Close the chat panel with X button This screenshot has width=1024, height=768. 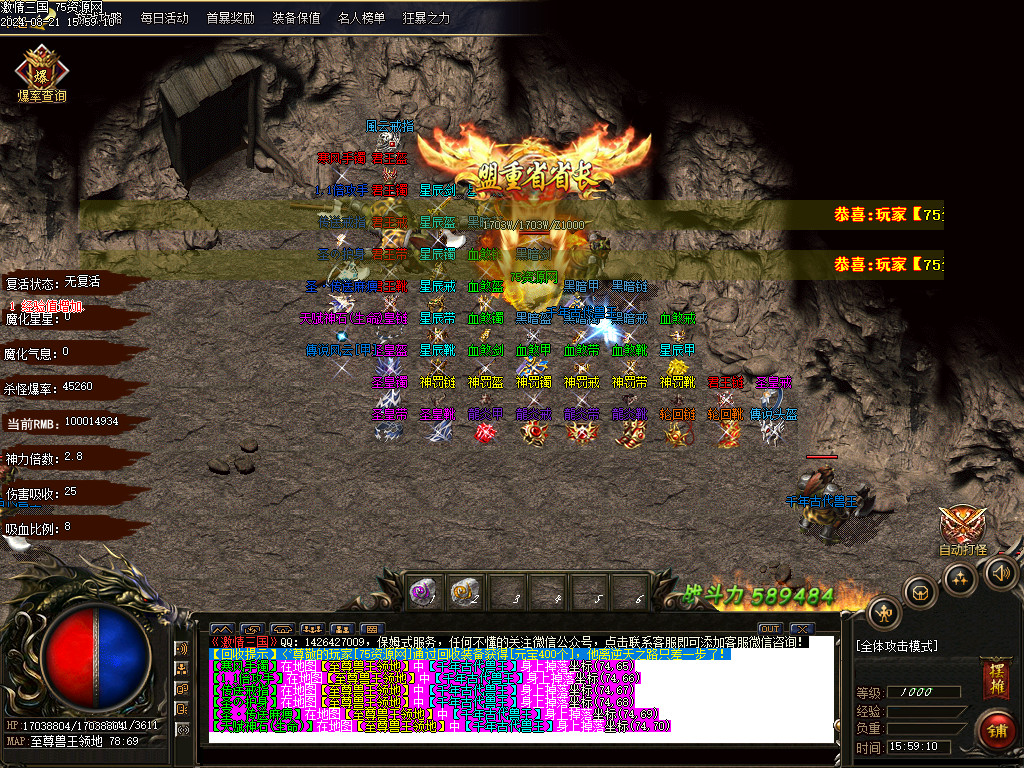coord(802,629)
